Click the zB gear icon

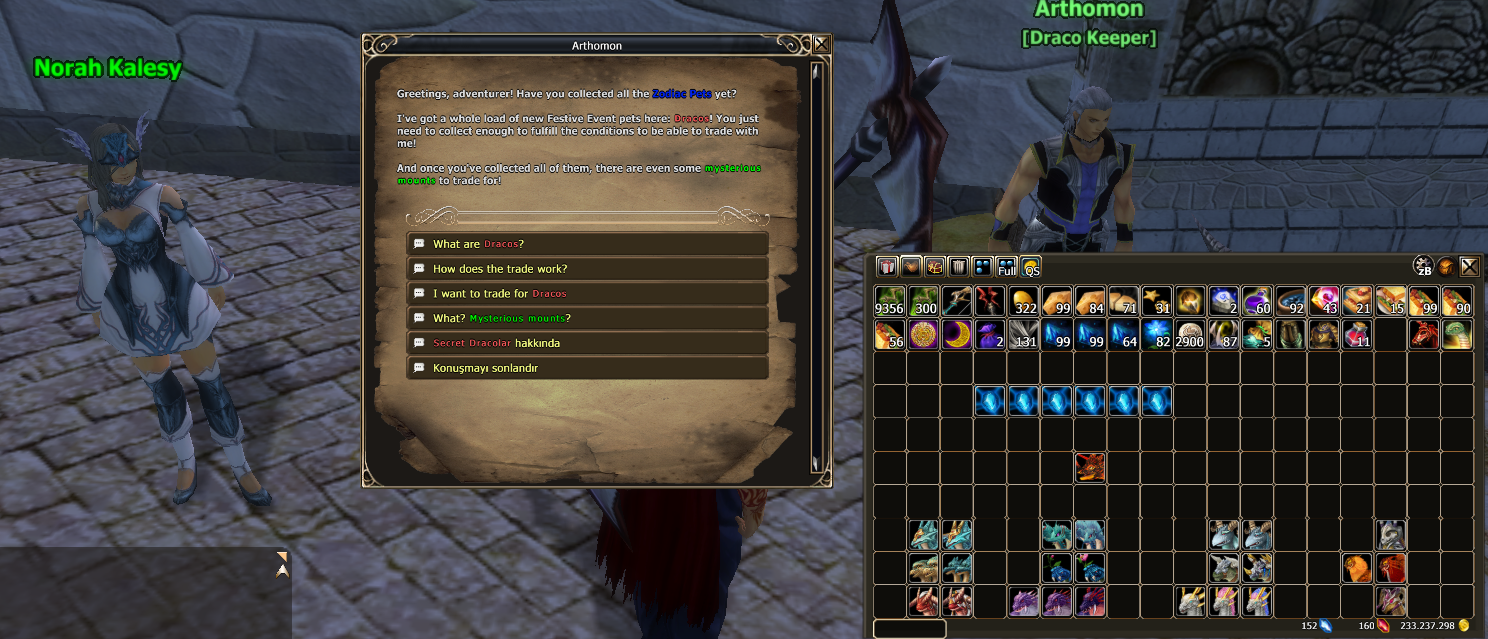pyautogui.click(x=1423, y=266)
